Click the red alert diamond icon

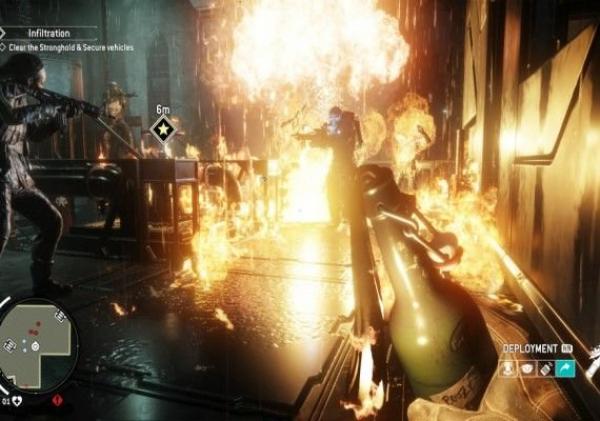(x=55, y=400)
